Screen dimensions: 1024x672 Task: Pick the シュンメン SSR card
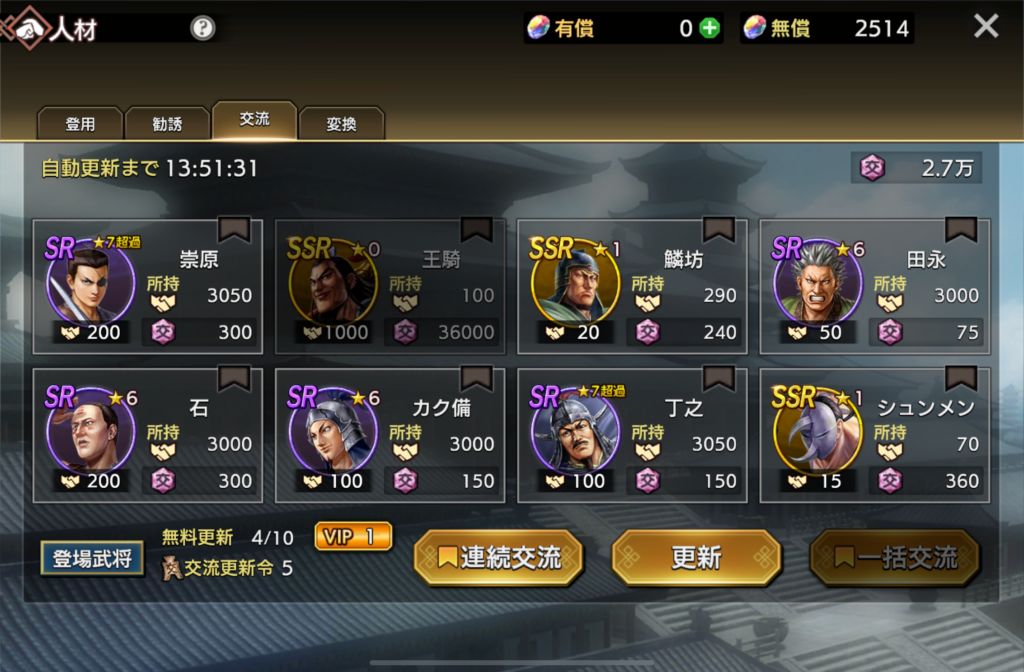coord(874,435)
